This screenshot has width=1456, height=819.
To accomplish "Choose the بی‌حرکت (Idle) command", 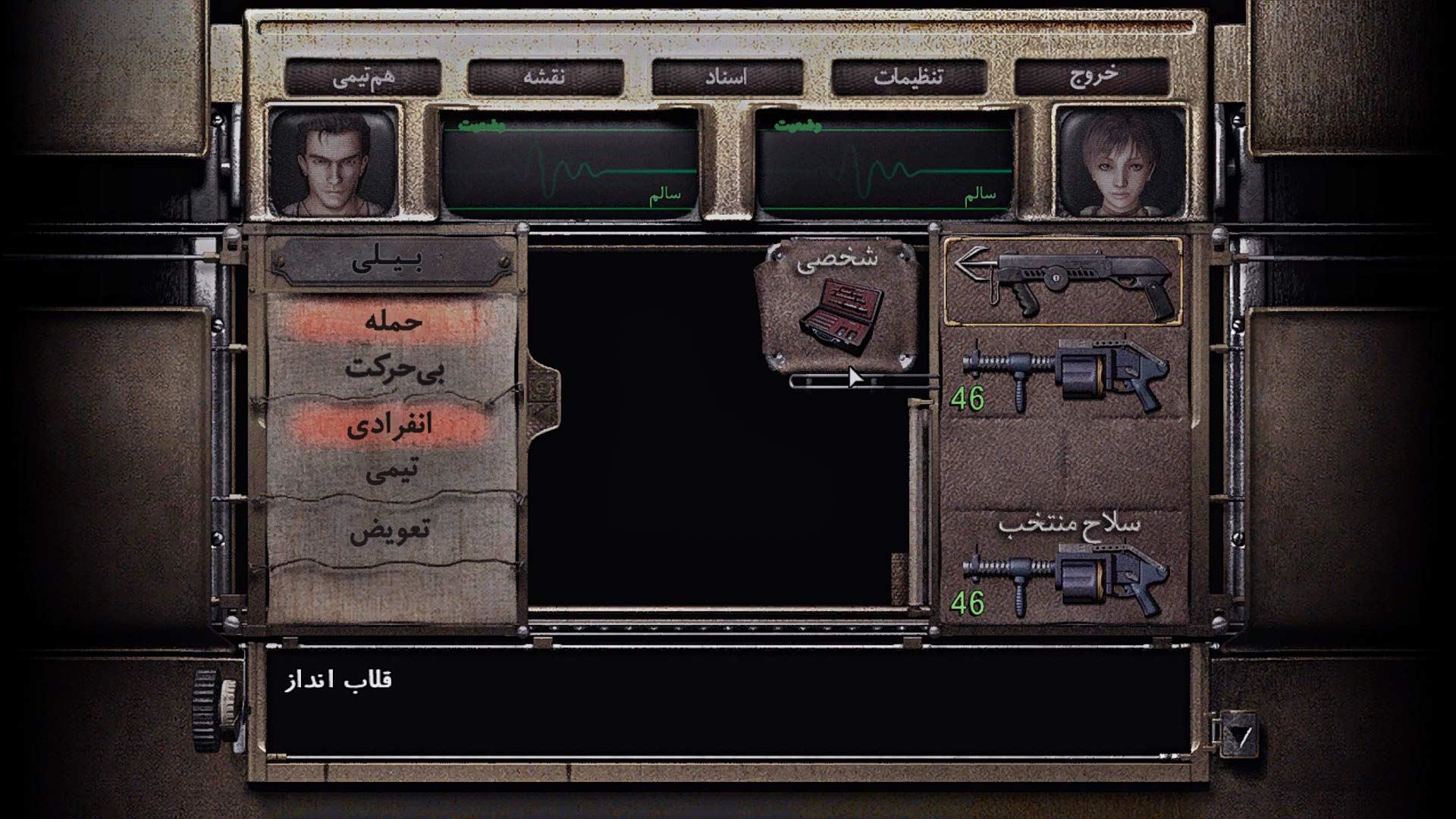I will [x=393, y=369].
